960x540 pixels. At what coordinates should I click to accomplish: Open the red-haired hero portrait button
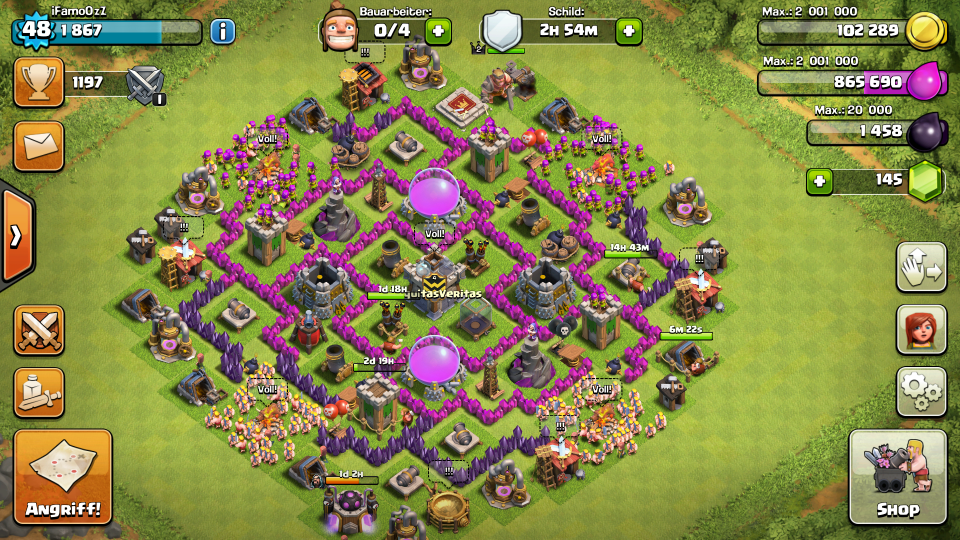click(x=921, y=329)
